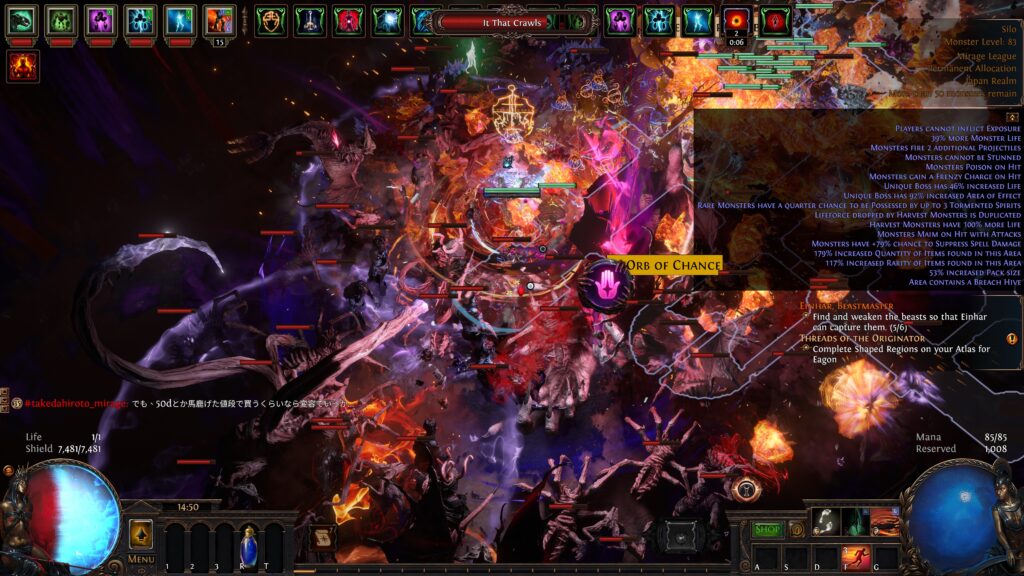
Task: Click the fiery red demon buff icon
Action: coord(22,65)
